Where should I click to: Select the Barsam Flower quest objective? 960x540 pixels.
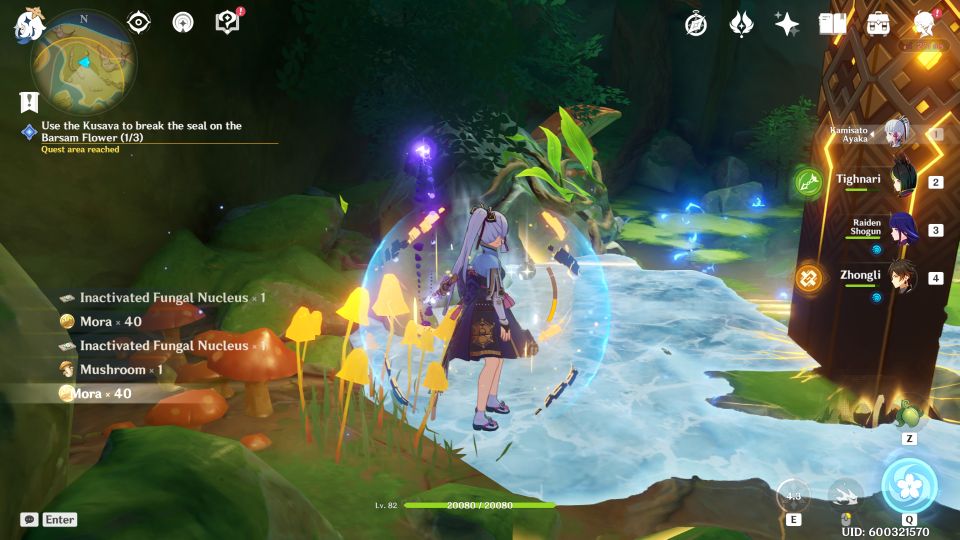(140, 131)
